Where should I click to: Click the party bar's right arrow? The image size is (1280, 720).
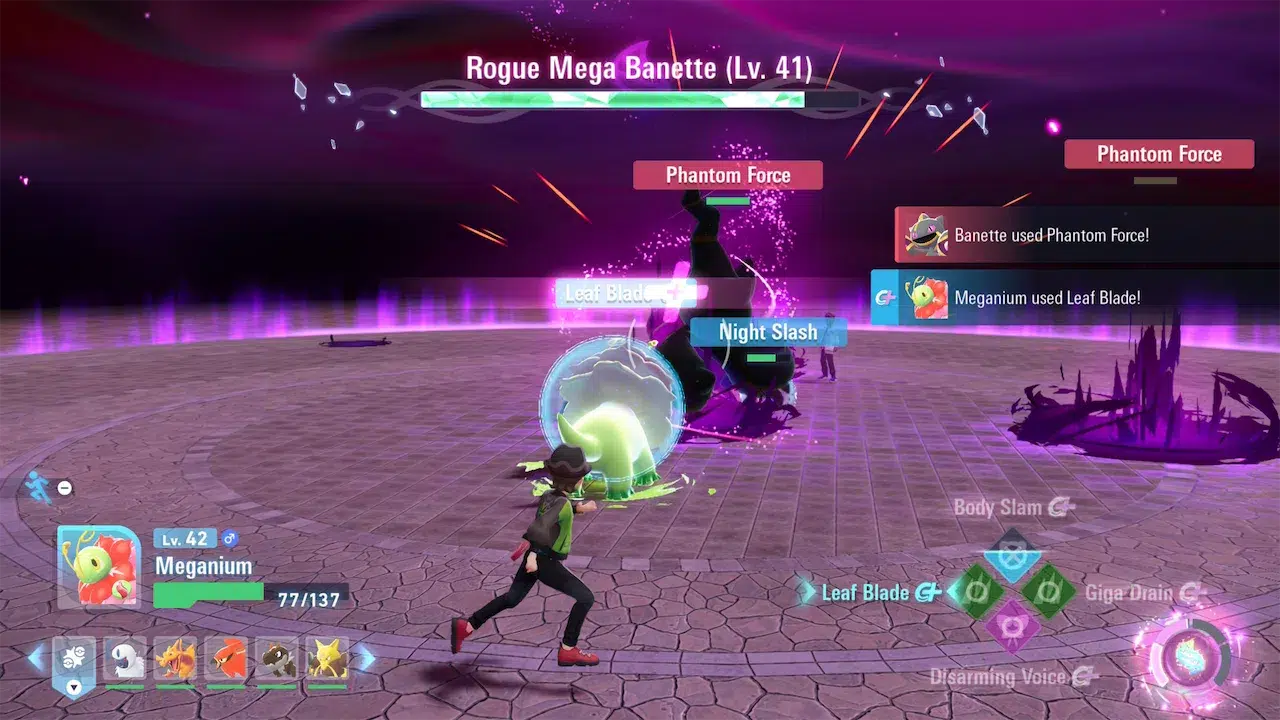tap(366, 658)
